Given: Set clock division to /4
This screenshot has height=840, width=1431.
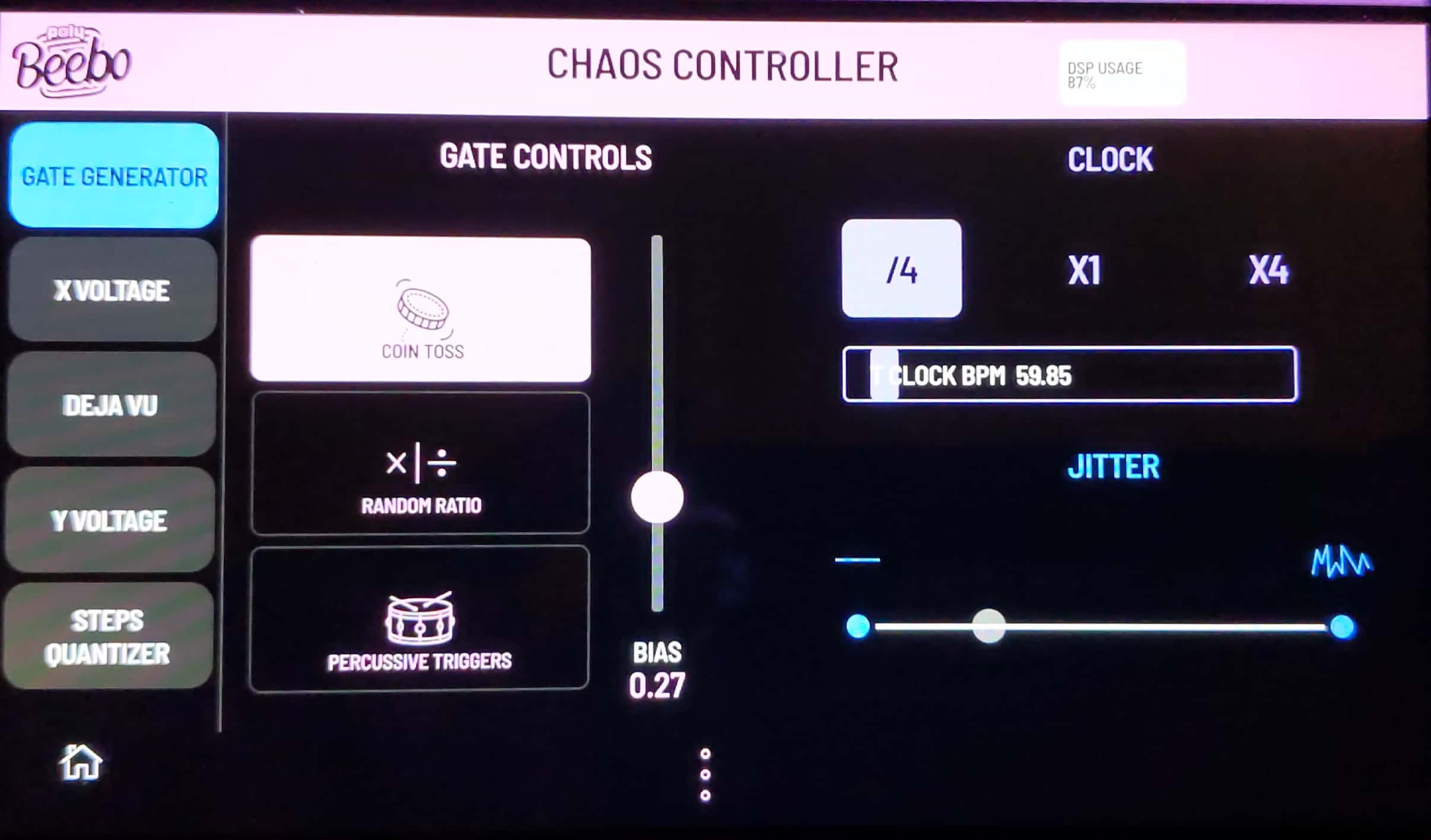Looking at the screenshot, I should [901, 269].
